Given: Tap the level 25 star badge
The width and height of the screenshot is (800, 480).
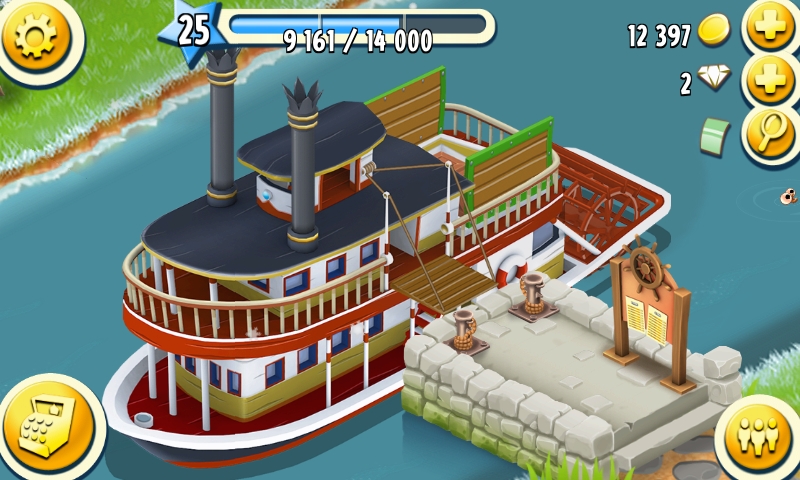Looking at the screenshot, I should pyautogui.click(x=193, y=30).
